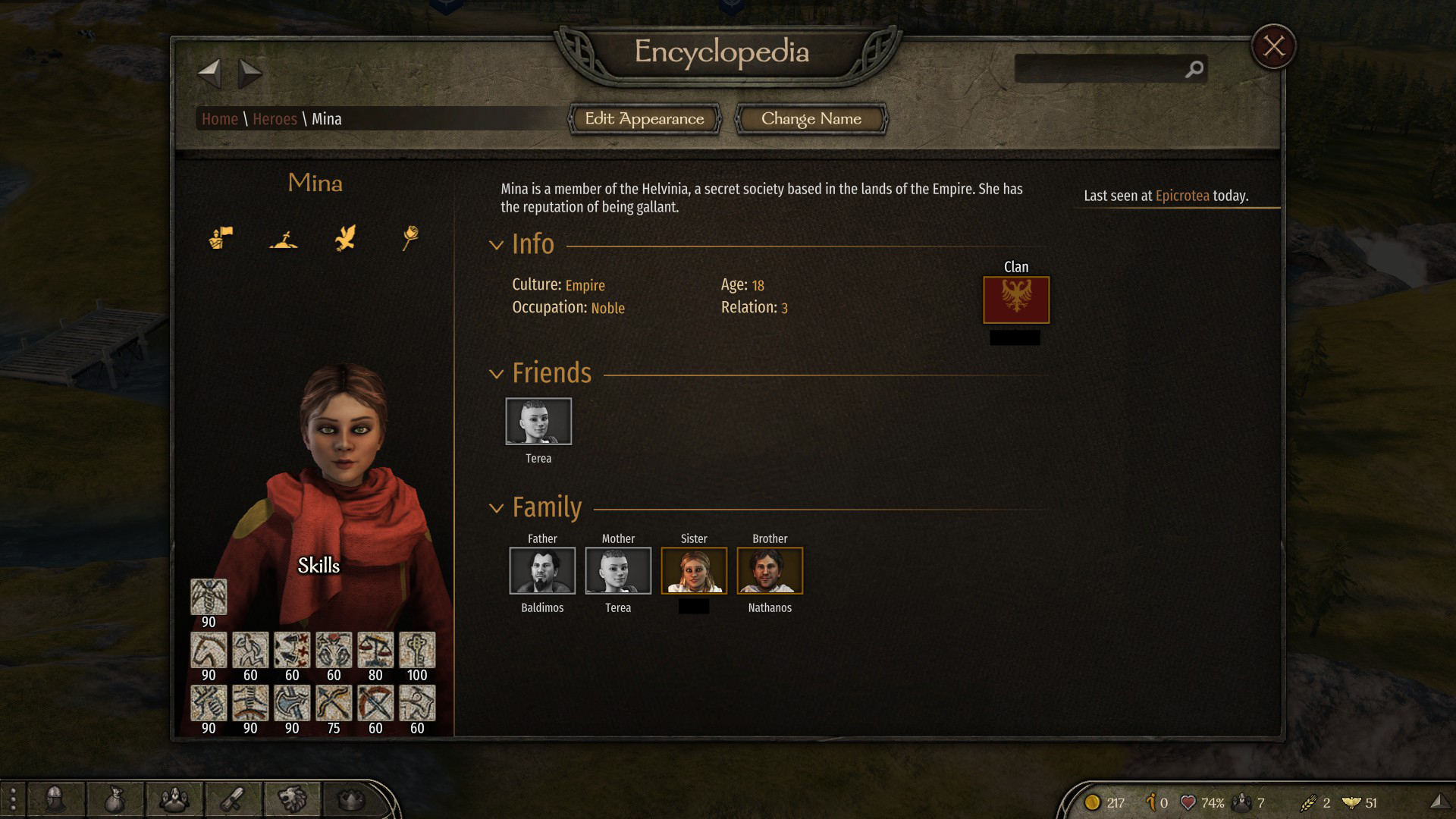This screenshot has width=1456, height=819.
Task: Go forward to next encyclopedia page
Action: pos(249,74)
